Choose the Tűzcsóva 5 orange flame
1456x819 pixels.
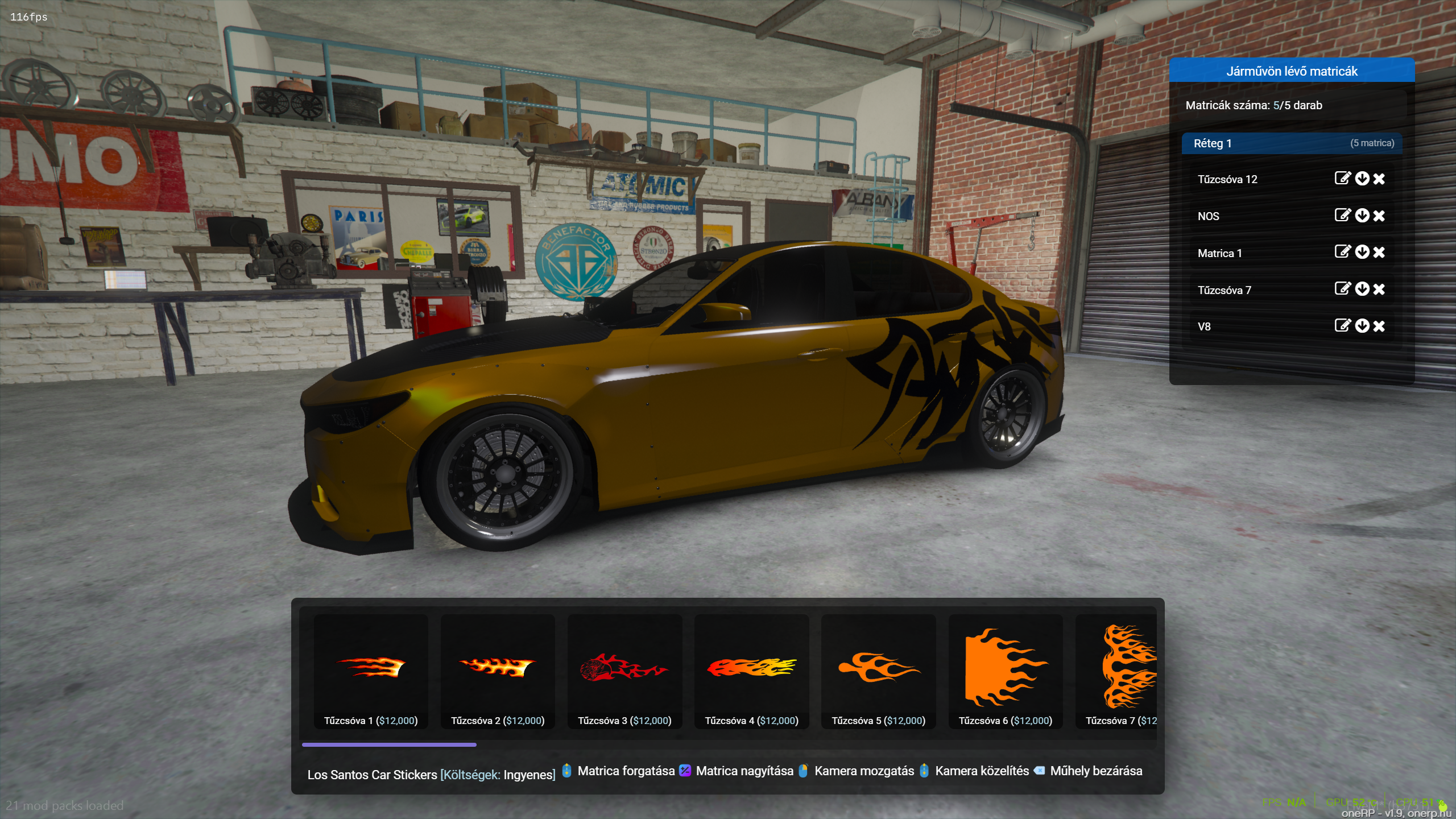click(878, 670)
